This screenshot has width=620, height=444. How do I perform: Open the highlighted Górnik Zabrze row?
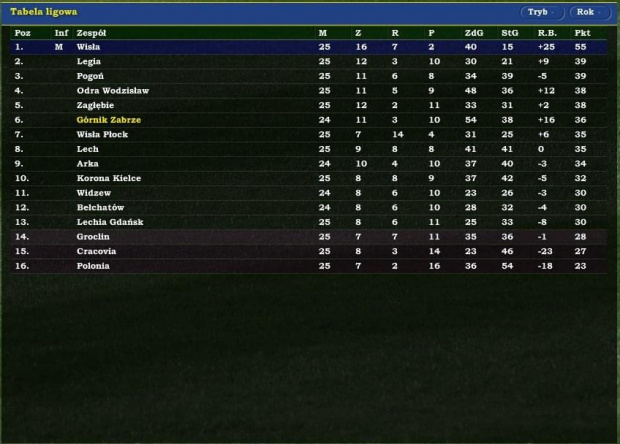[109, 120]
